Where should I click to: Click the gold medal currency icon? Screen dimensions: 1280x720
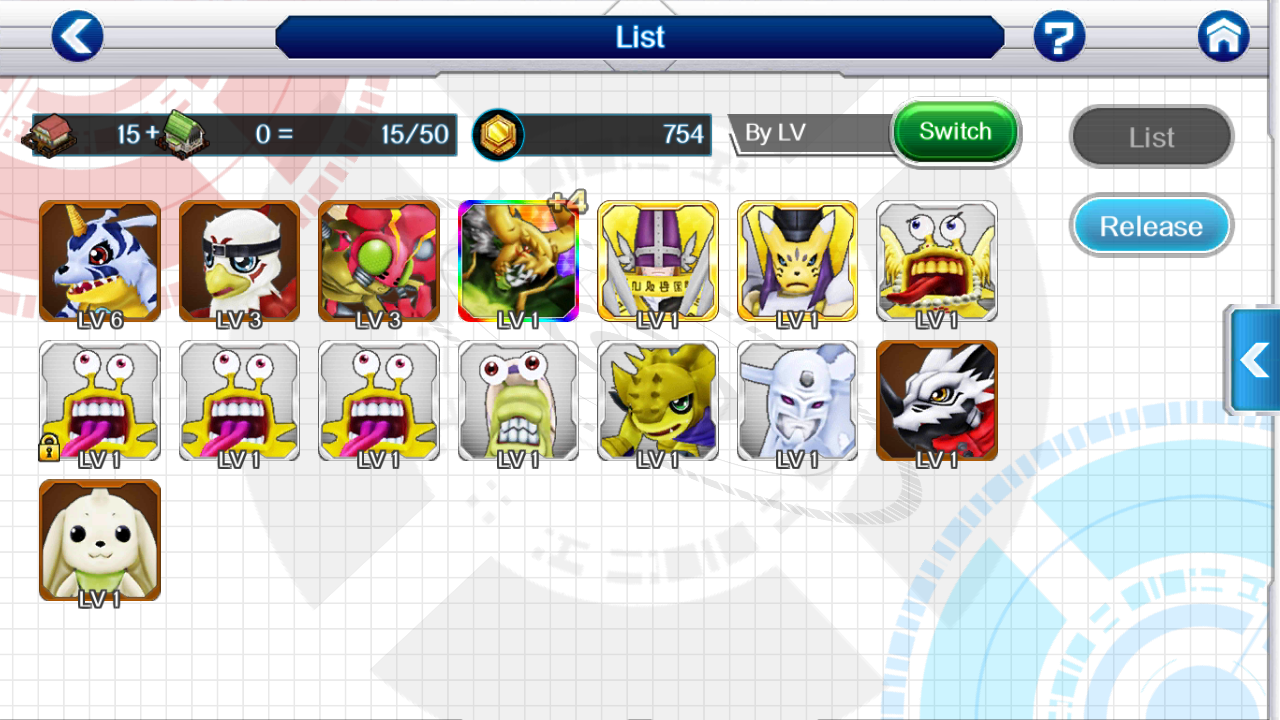tap(499, 135)
